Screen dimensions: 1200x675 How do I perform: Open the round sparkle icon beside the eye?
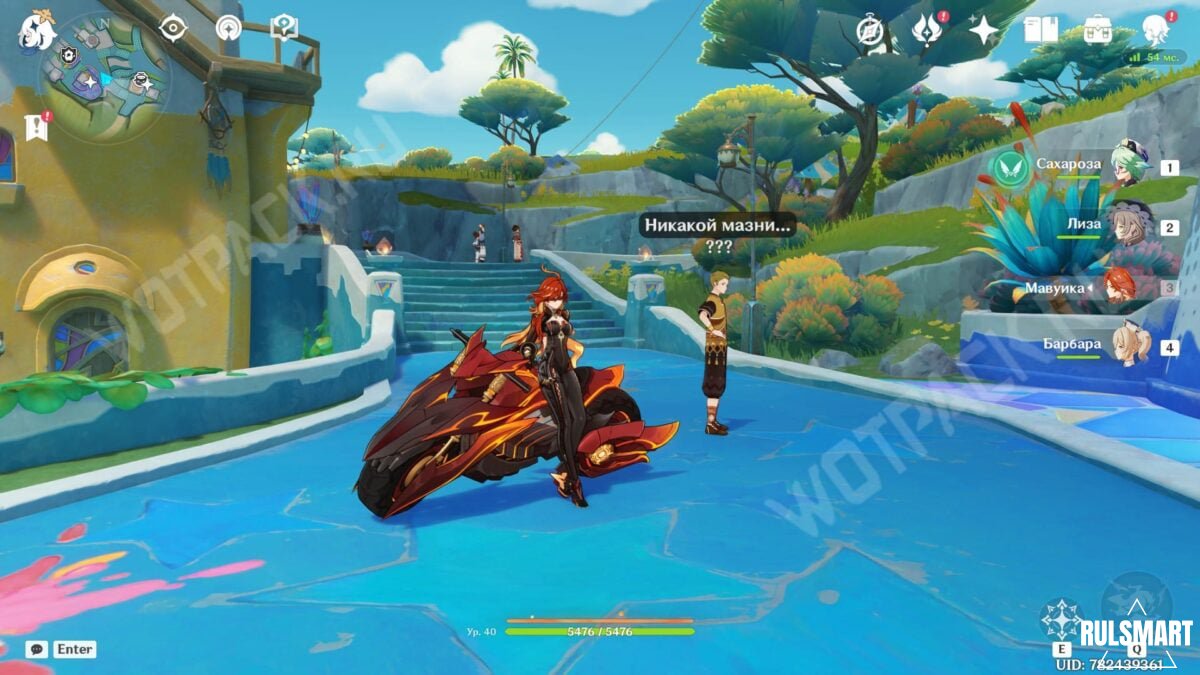229,28
